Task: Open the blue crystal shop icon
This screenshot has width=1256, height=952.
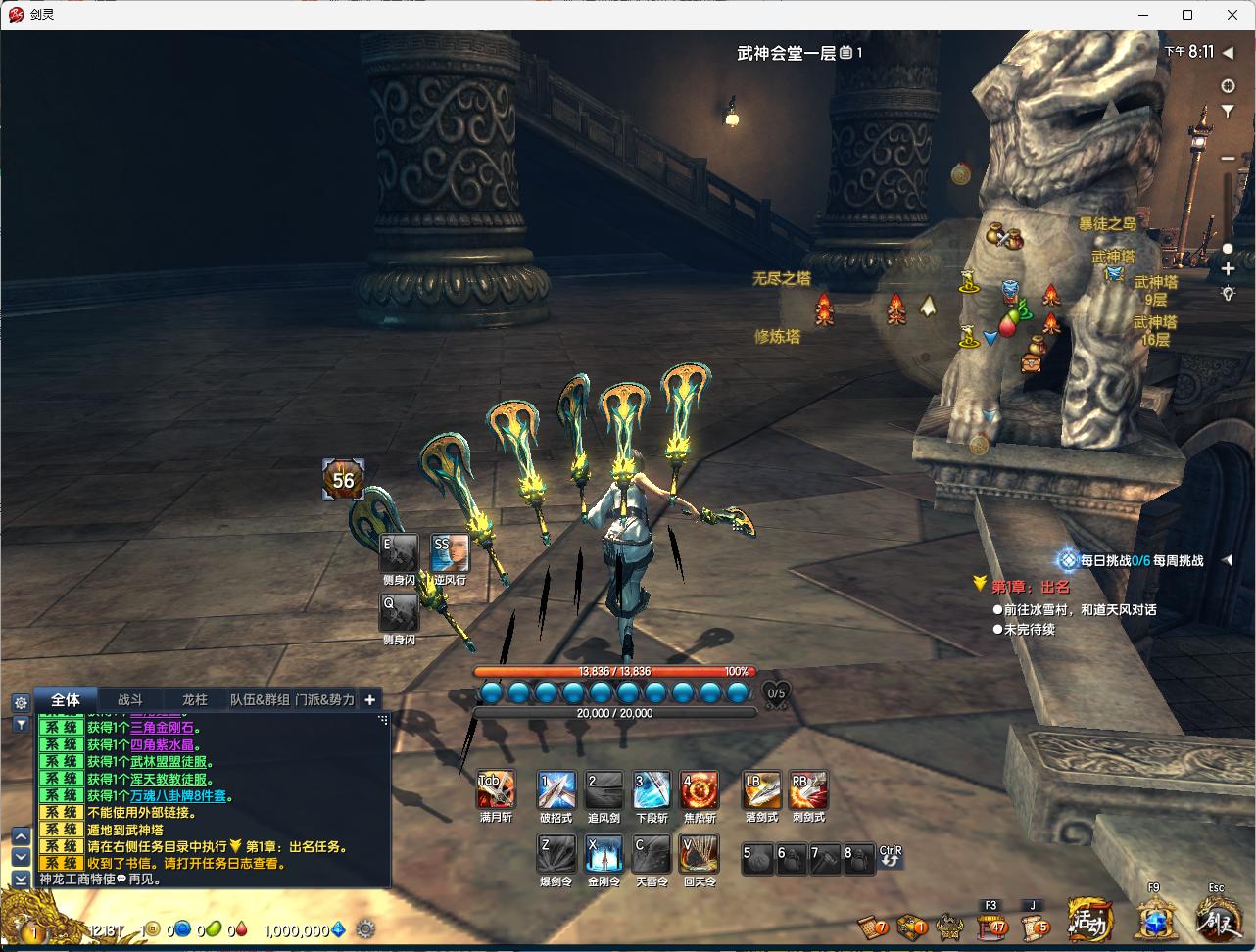Action: pyautogui.click(x=1155, y=923)
